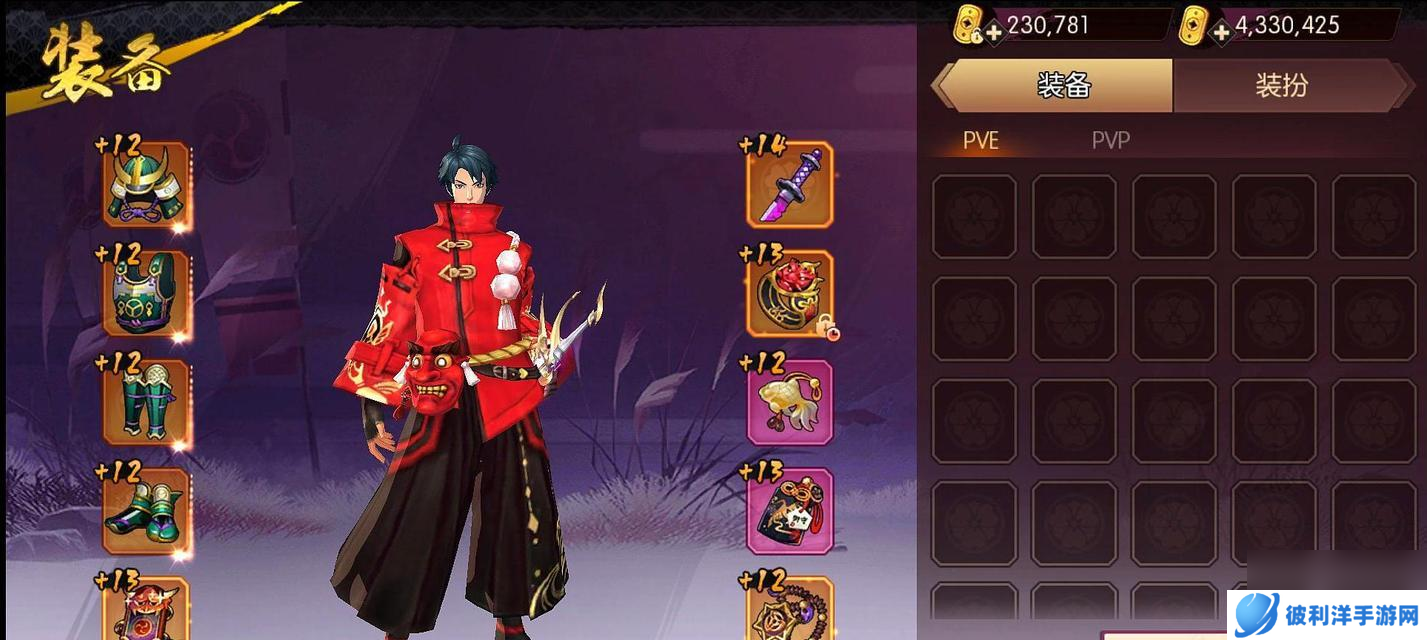Select the samurai helmet equipment slot
1427x640 pixels.
click(x=146, y=186)
